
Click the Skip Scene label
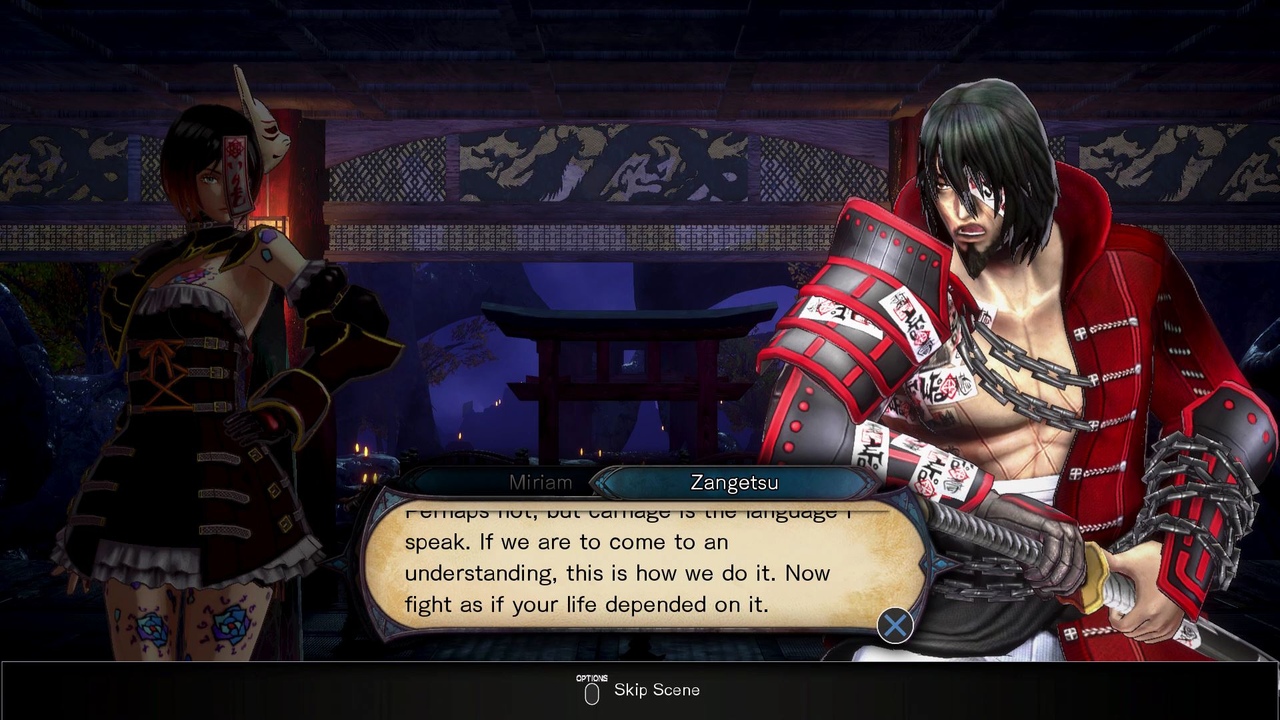pyautogui.click(x=655, y=689)
